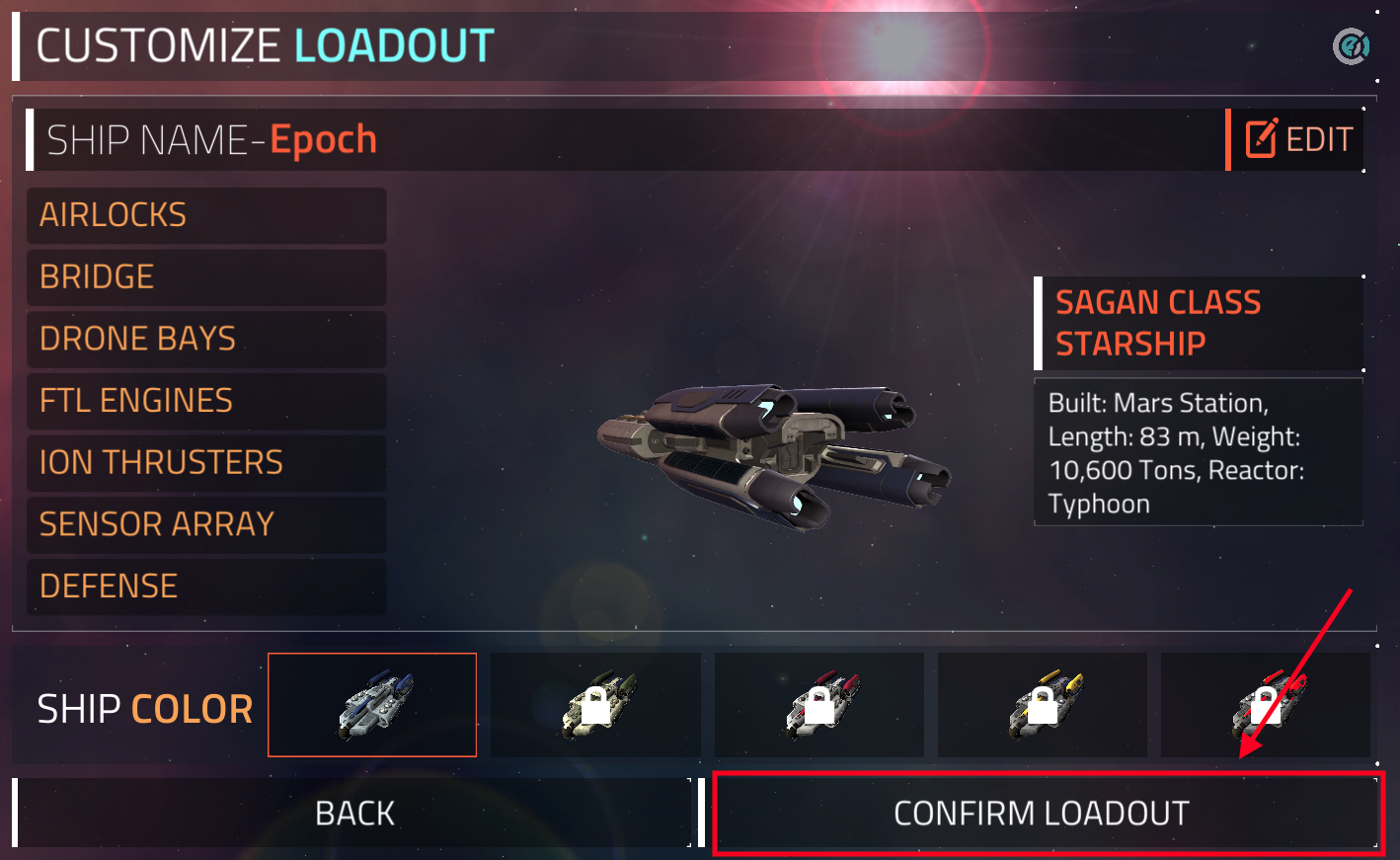Click EDIT to rename the ship

tap(1297, 140)
